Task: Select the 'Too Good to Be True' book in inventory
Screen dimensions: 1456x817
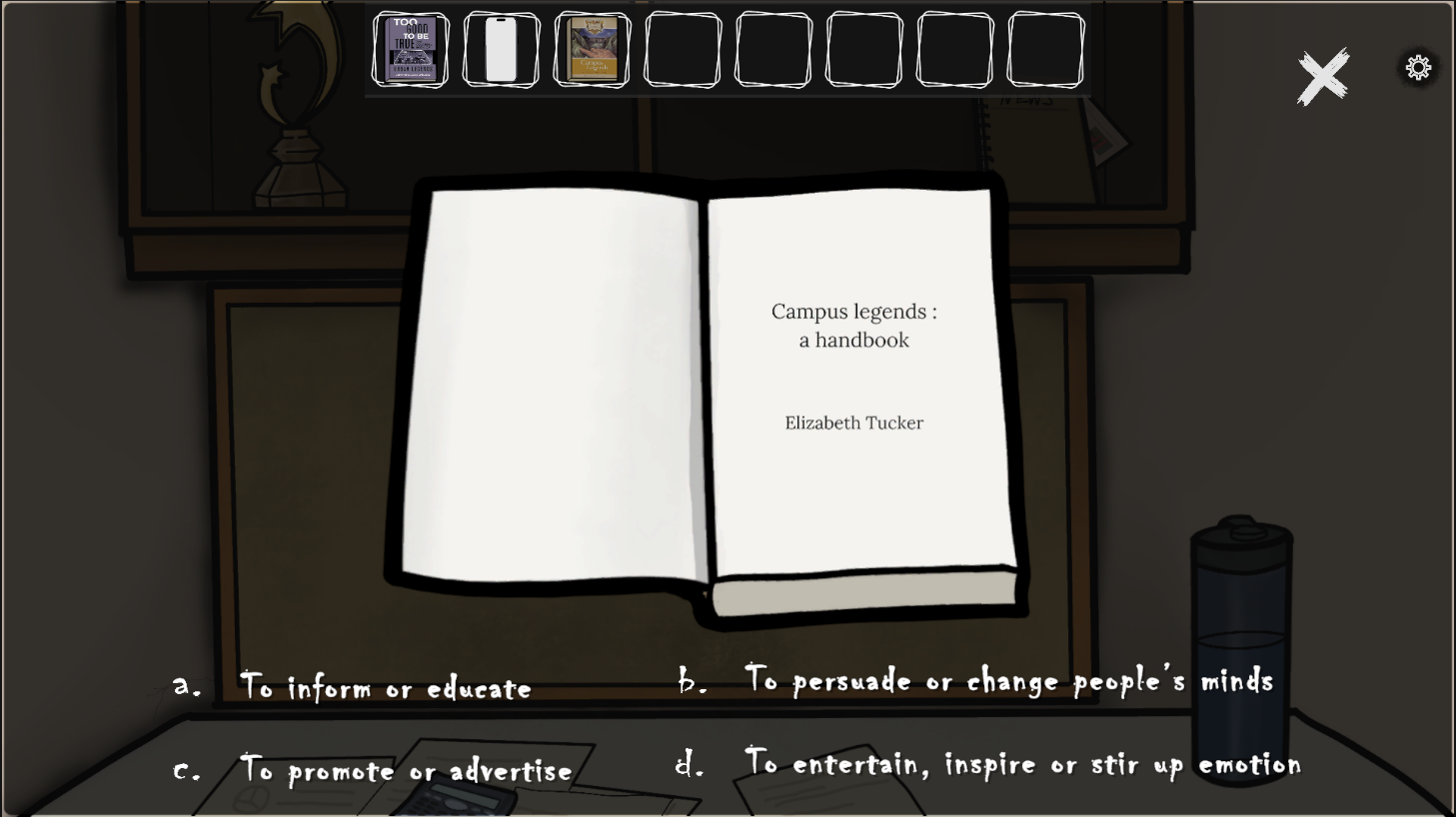Action: click(x=410, y=49)
